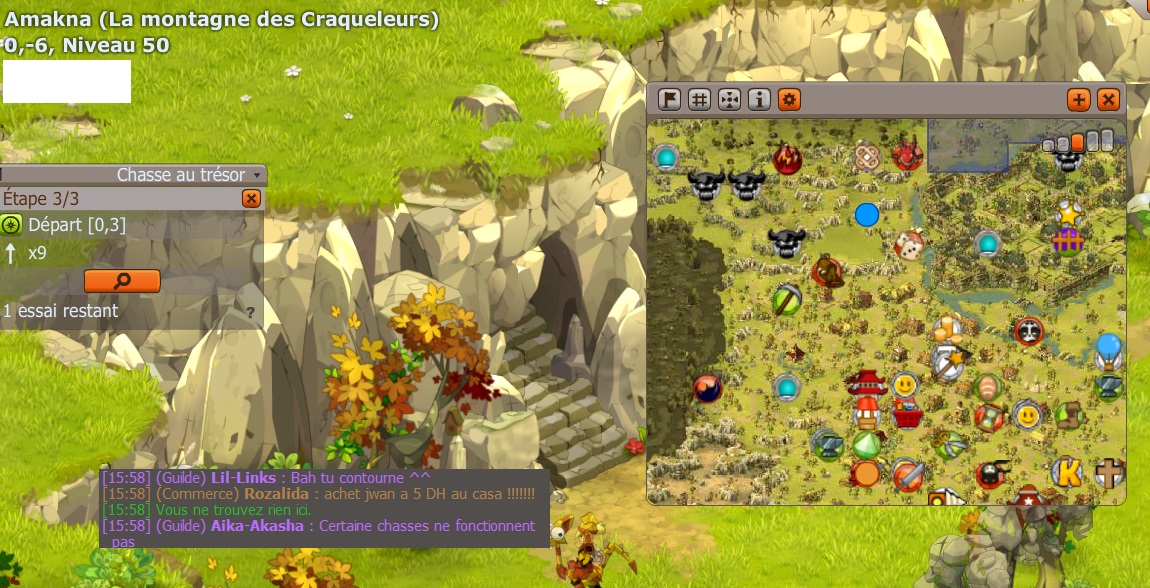Open map options with the gear button

pyautogui.click(x=789, y=99)
